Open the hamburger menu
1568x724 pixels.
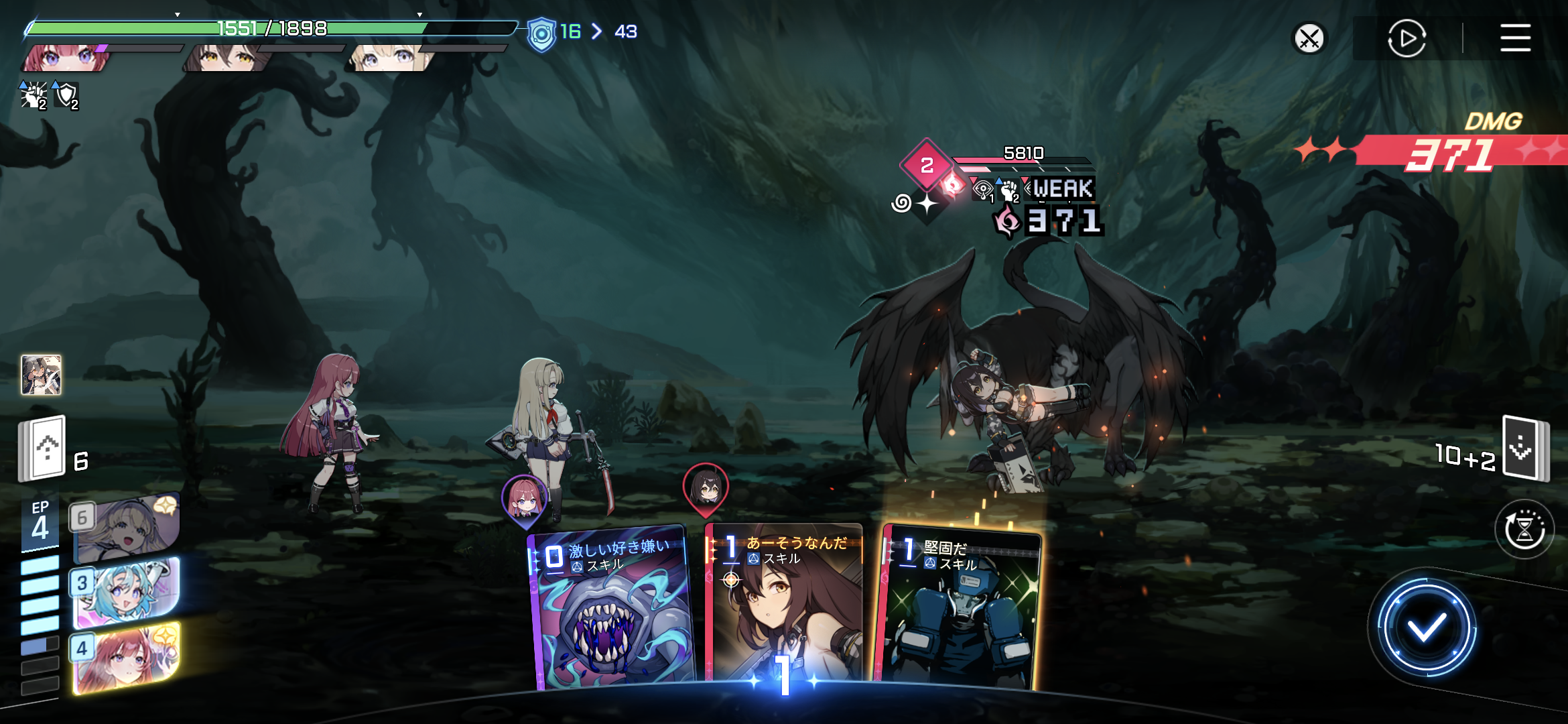[x=1515, y=38]
